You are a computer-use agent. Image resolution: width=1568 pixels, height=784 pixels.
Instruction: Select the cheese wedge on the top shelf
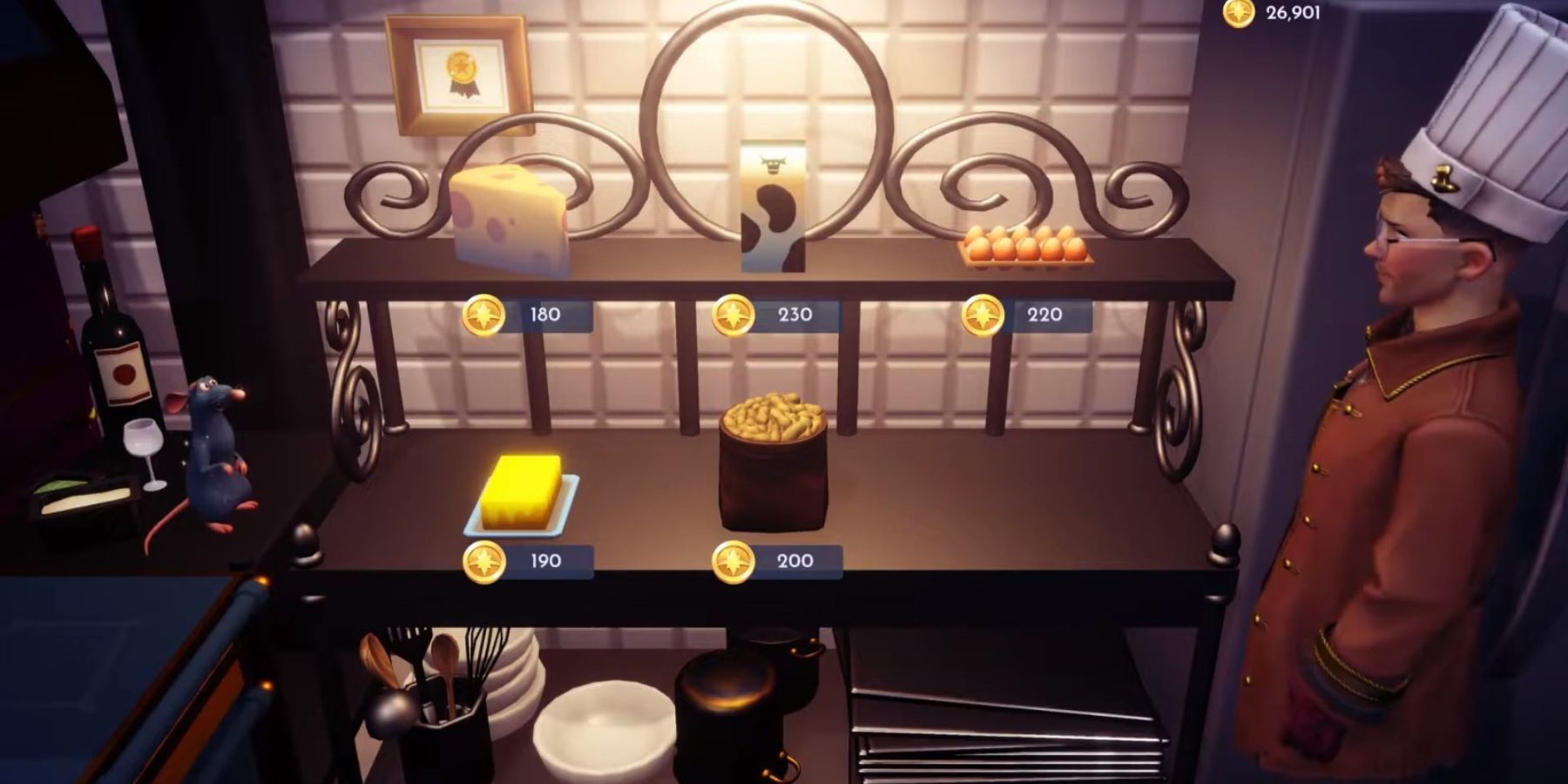(x=510, y=213)
